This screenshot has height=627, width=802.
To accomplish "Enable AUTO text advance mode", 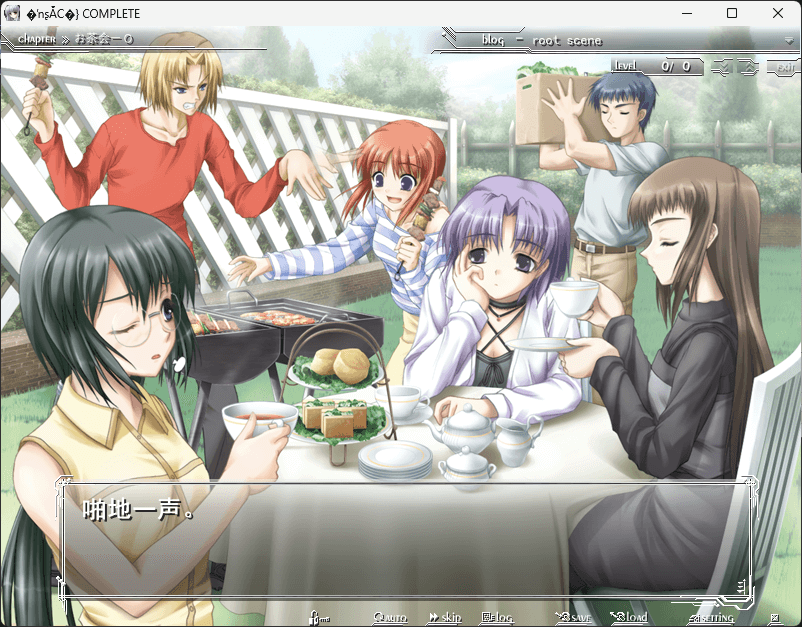I will pos(390,617).
